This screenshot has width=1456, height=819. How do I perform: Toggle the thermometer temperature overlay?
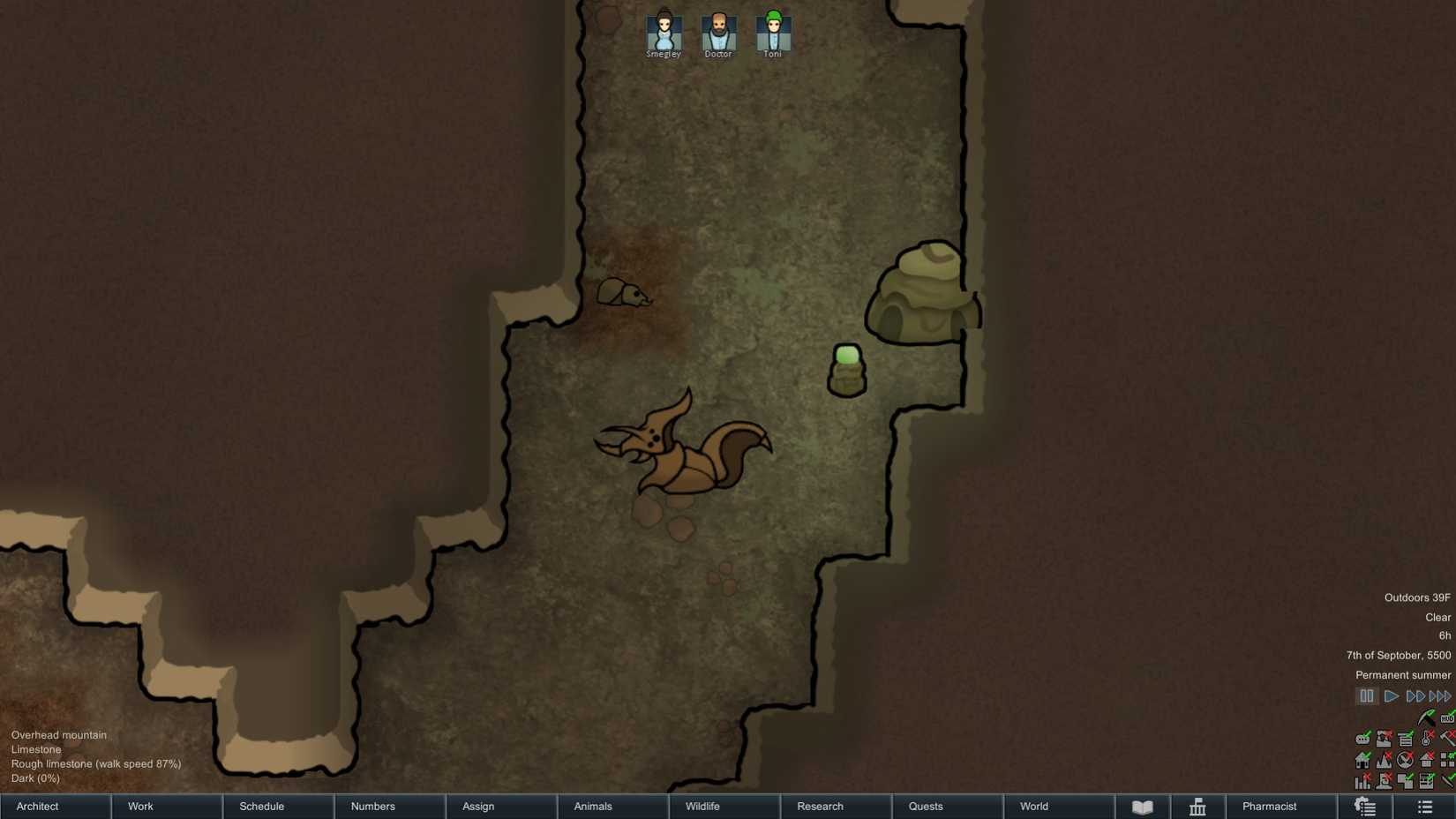click(x=1426, y=738)
